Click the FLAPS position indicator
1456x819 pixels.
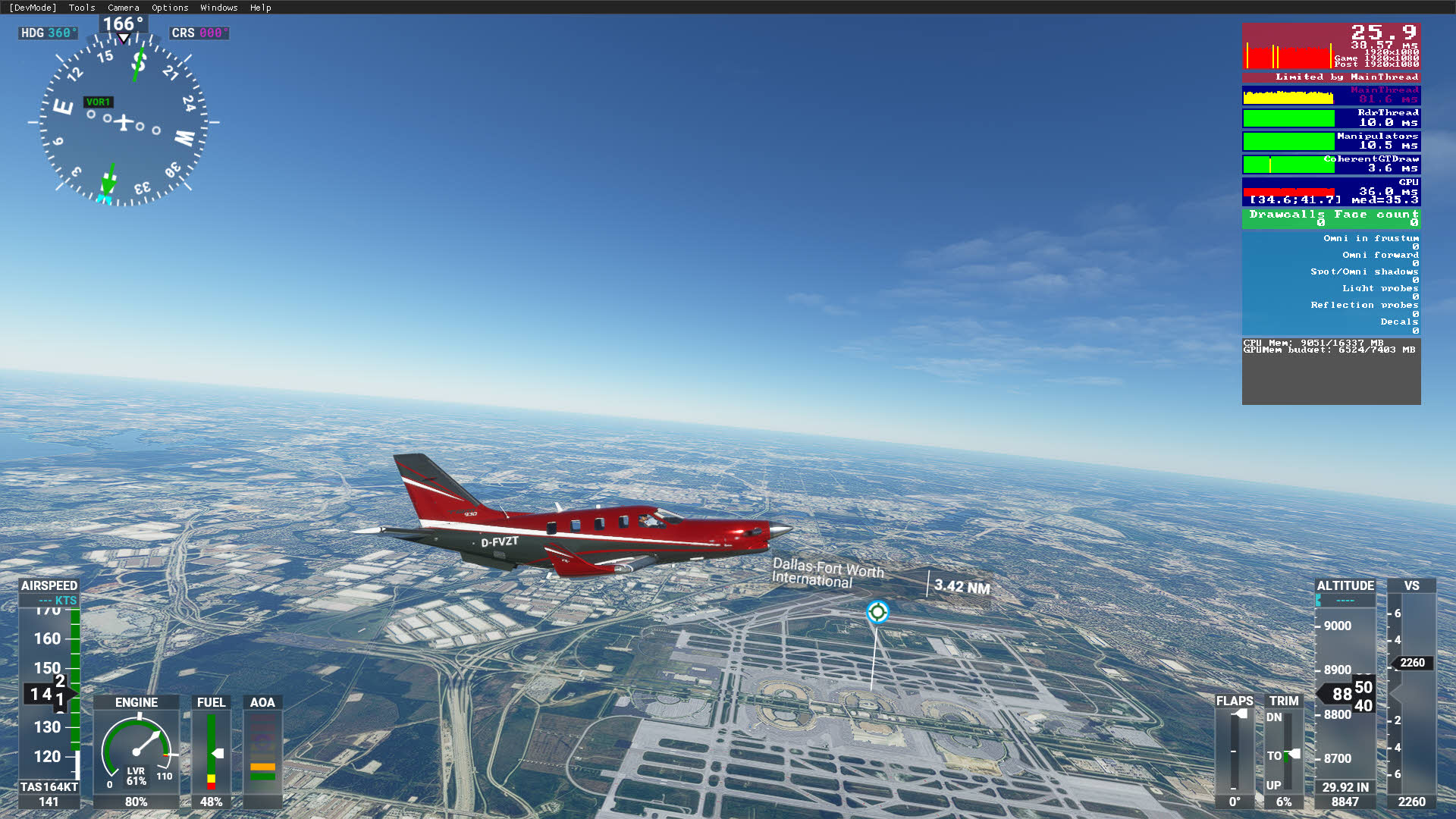pos(1235,751)
